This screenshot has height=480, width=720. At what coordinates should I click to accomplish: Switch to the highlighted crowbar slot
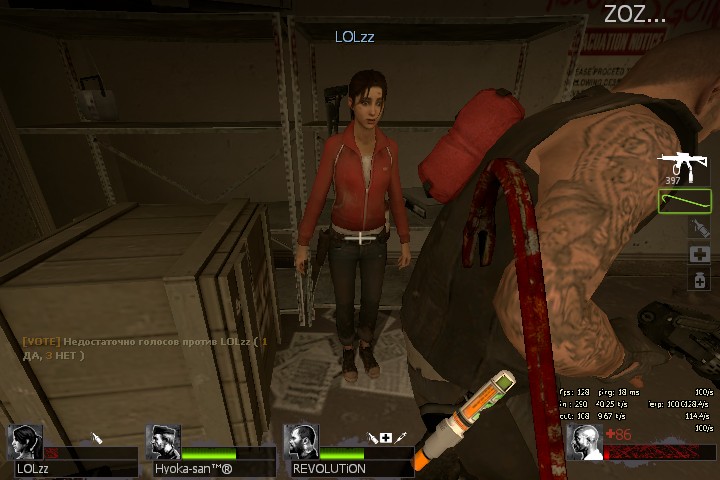[684, 201]
